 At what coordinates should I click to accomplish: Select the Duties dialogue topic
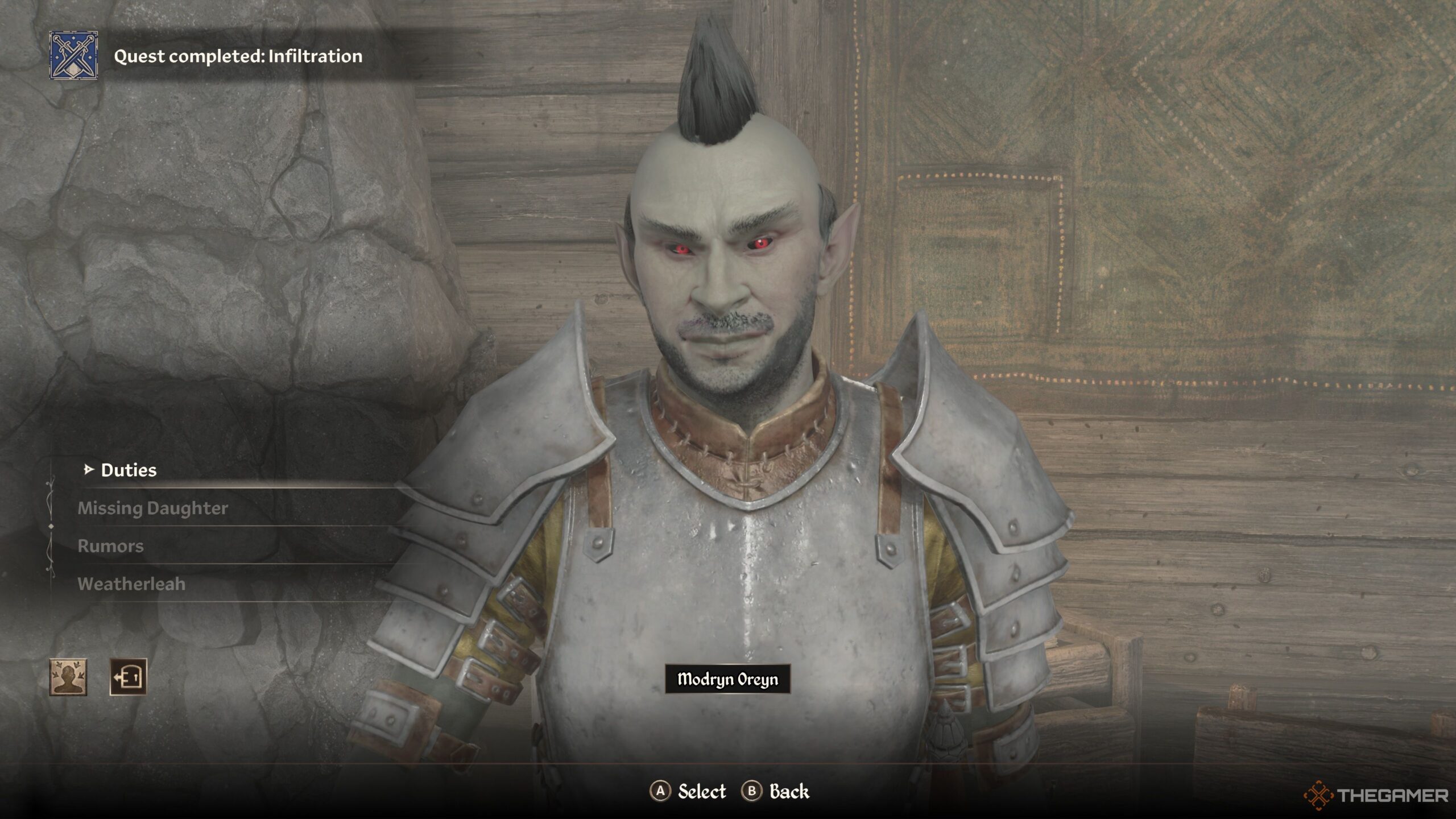(x=129, y=470)
